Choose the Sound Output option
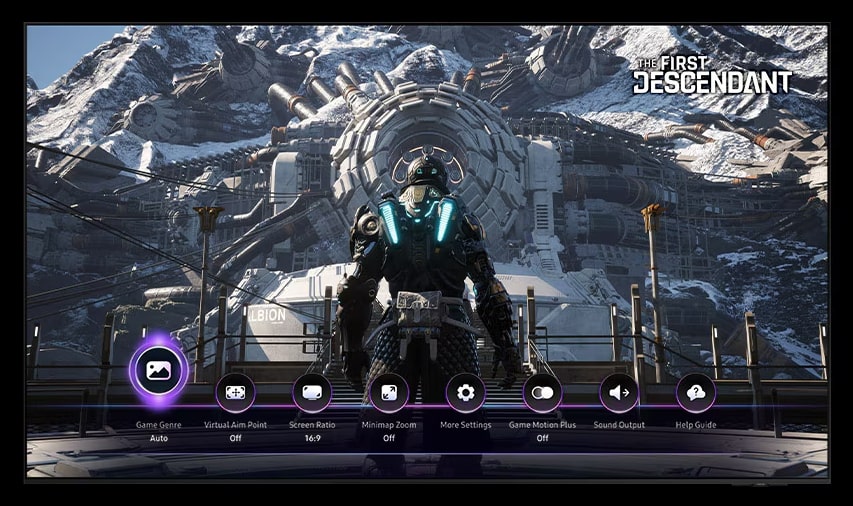Screen dimensions: 853x506 click(619, 393)
